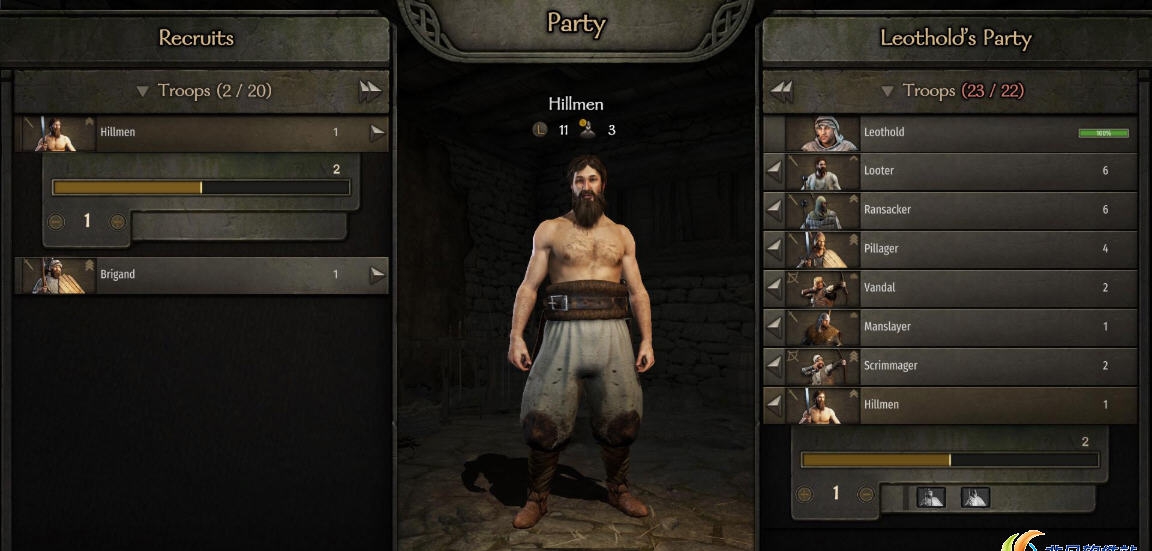The image size is (1152, 551).
Task: Click the Hillmen row in Leothold's Party
Action: pyautogui.click(x=960, y=405)
